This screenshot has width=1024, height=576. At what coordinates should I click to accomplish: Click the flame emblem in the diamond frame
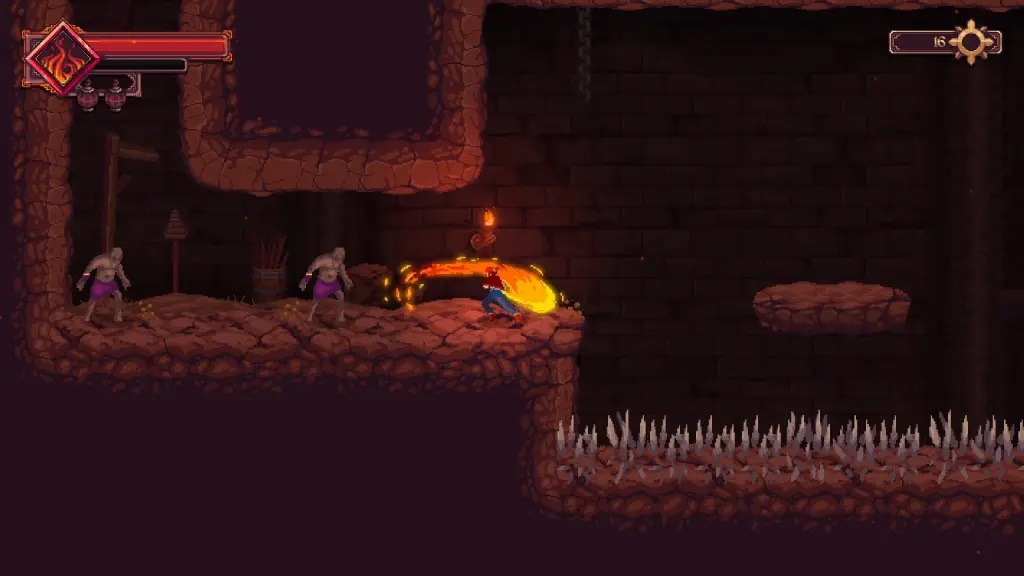[x=61, y=59]
